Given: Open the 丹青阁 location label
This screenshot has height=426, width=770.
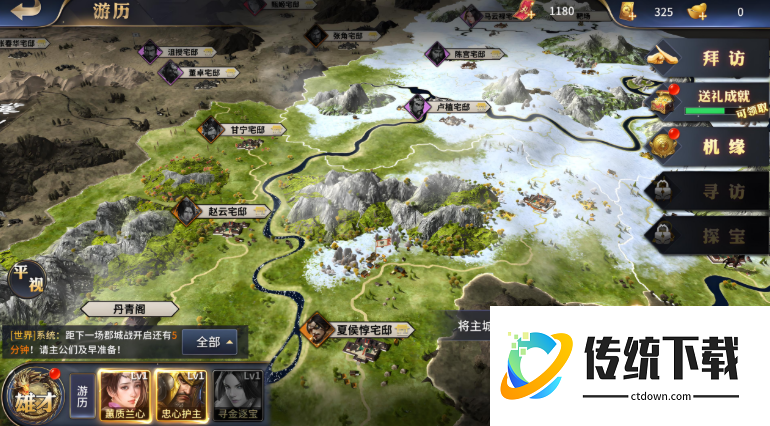Looking at the screenshot, I should (x=130, y=310).
